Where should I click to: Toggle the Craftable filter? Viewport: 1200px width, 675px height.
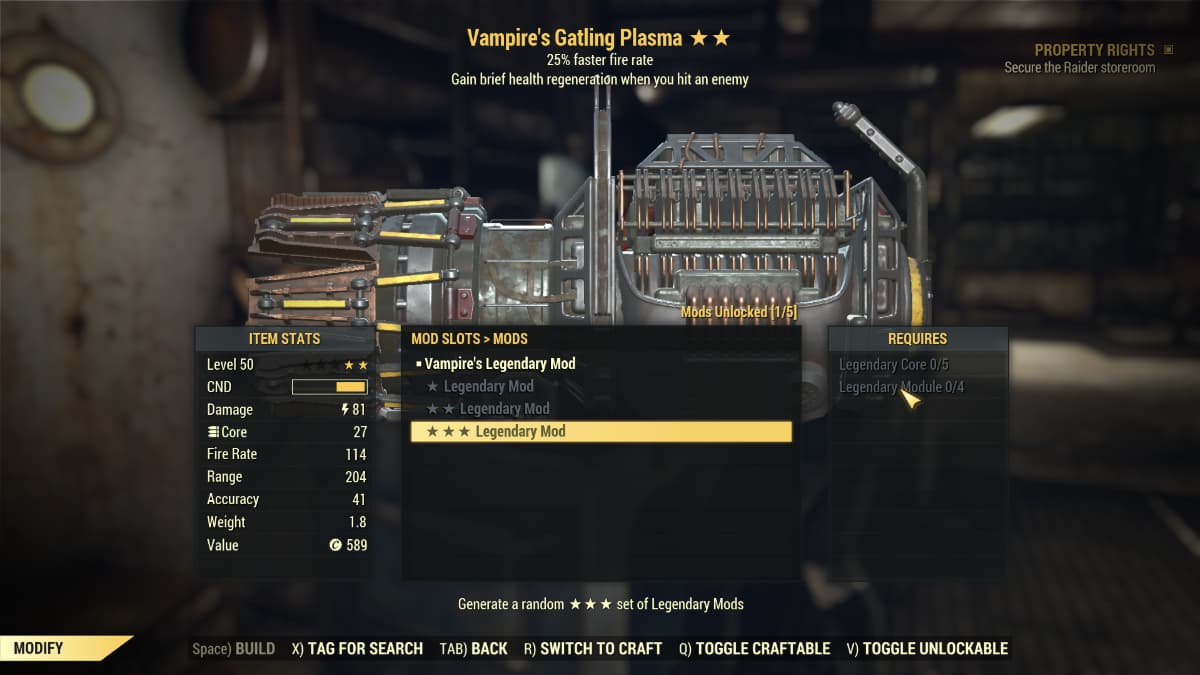point(754,648)
